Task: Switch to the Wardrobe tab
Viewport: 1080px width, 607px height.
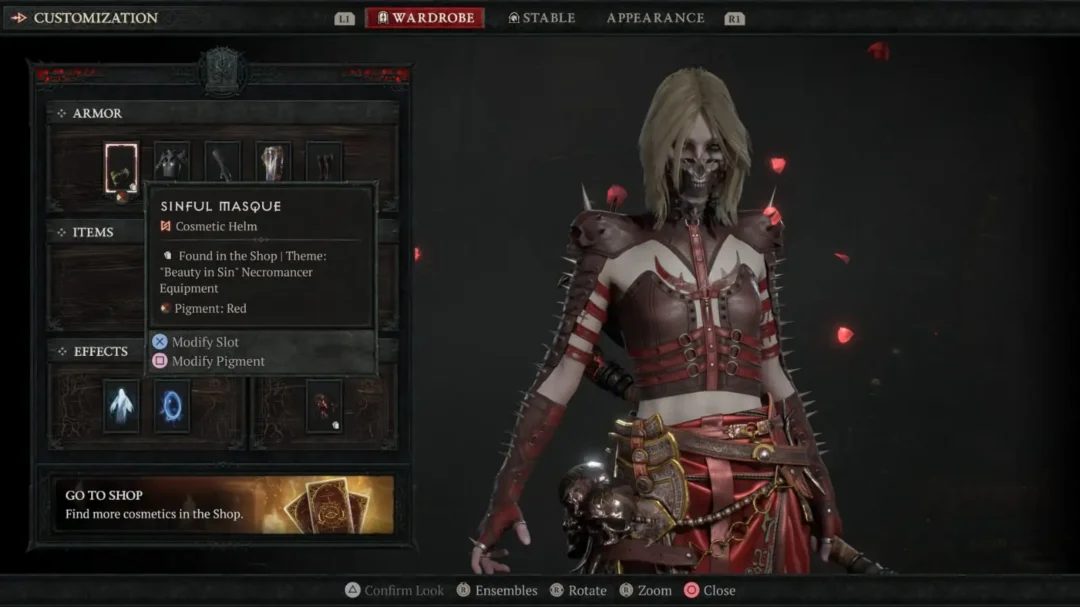Action: click(x=426, y=18)
